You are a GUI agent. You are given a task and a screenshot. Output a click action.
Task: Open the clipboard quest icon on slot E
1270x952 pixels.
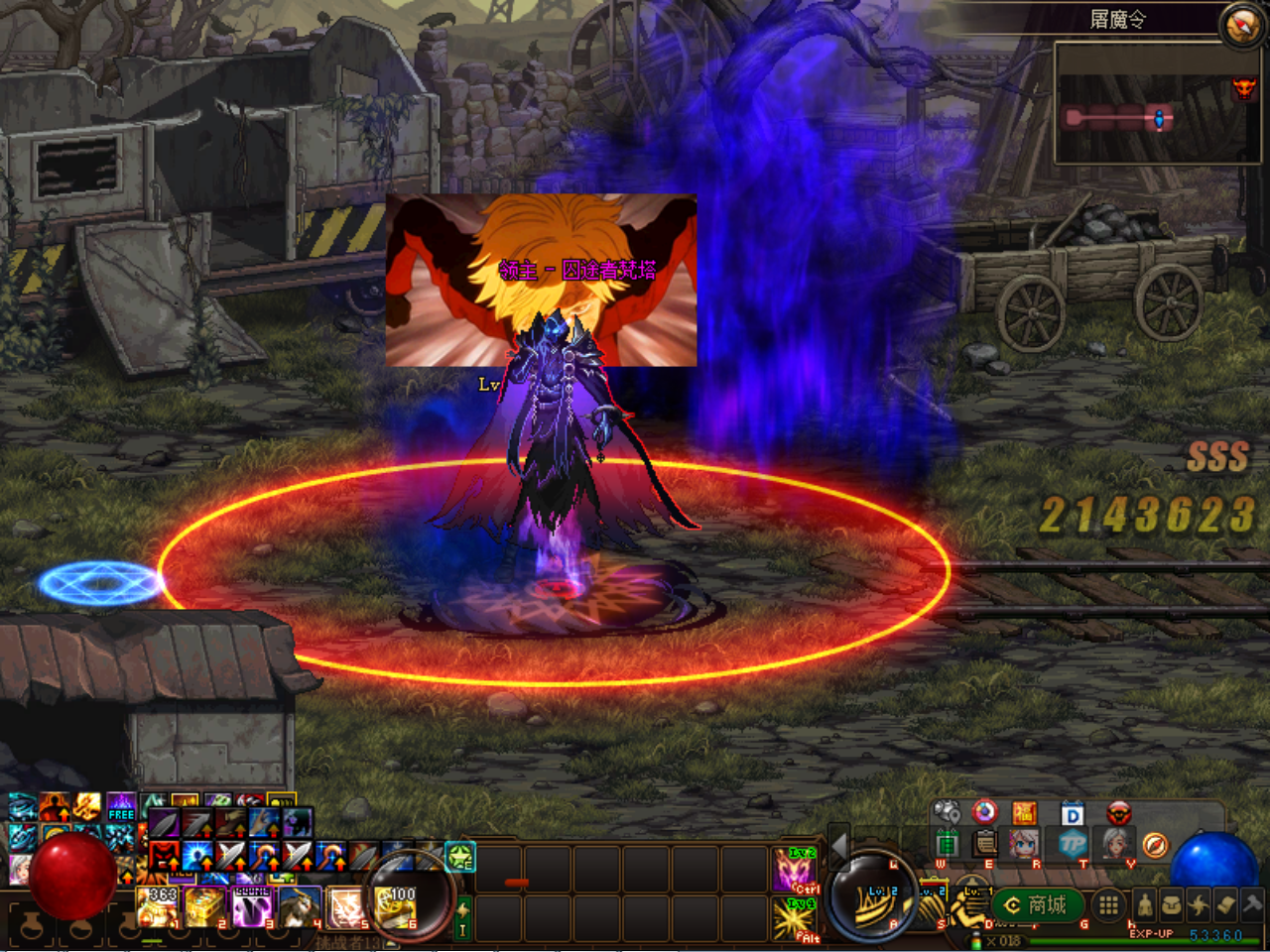(983, 845)
